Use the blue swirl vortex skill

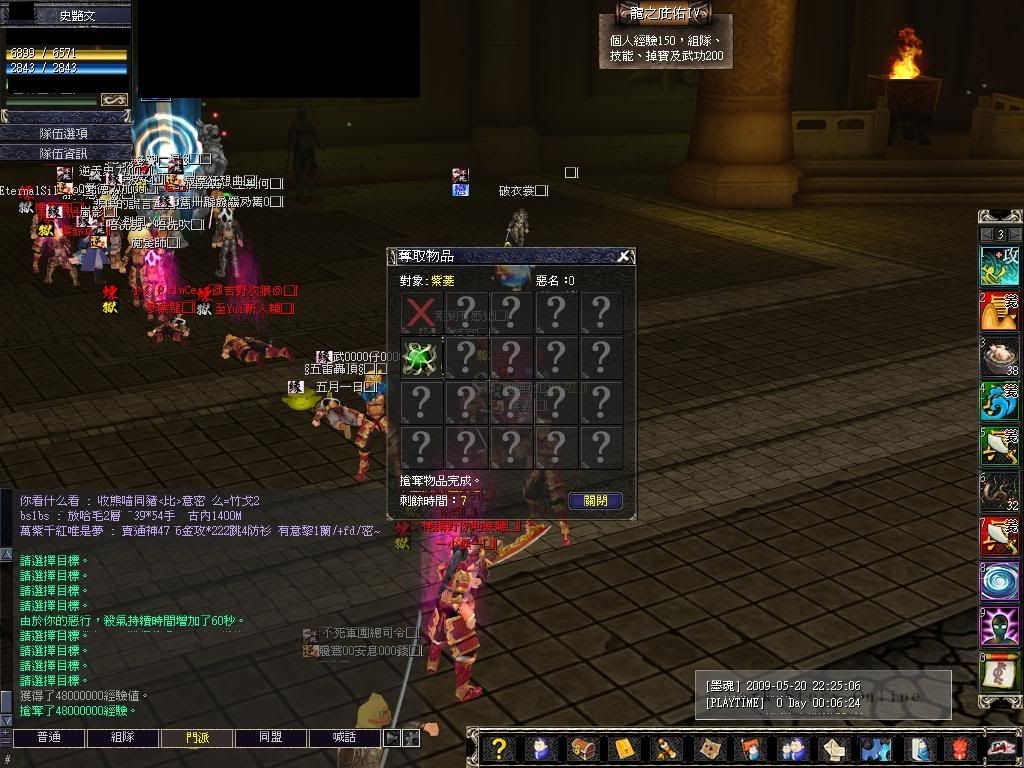coord(999,582)
